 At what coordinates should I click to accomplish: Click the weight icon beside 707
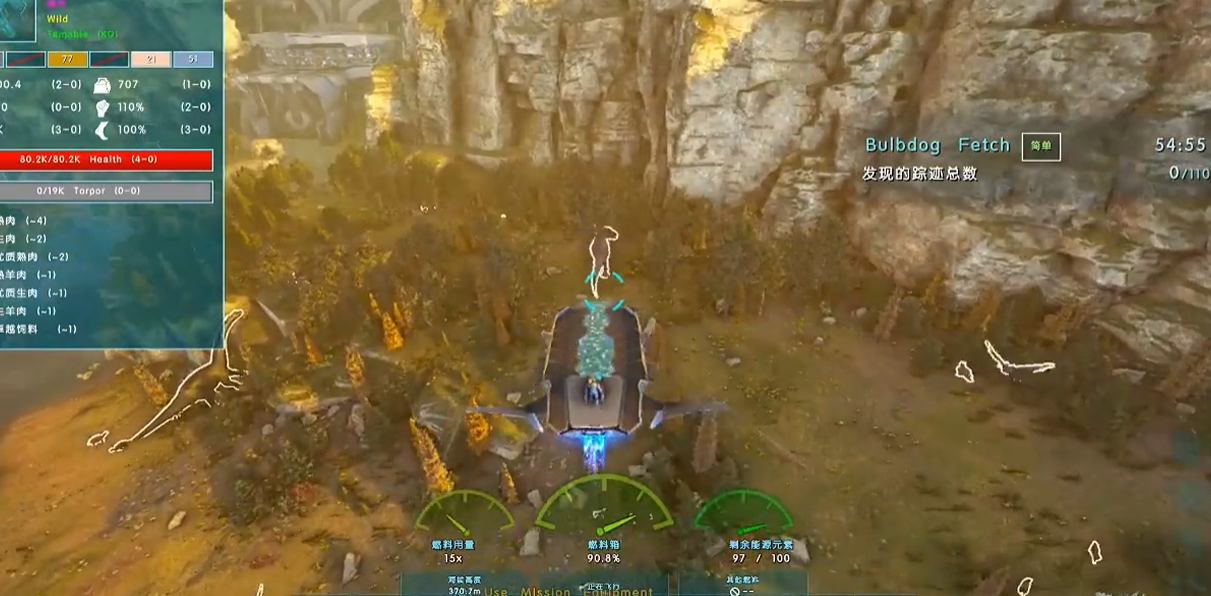pyautogui.click(x=102, y=86)
